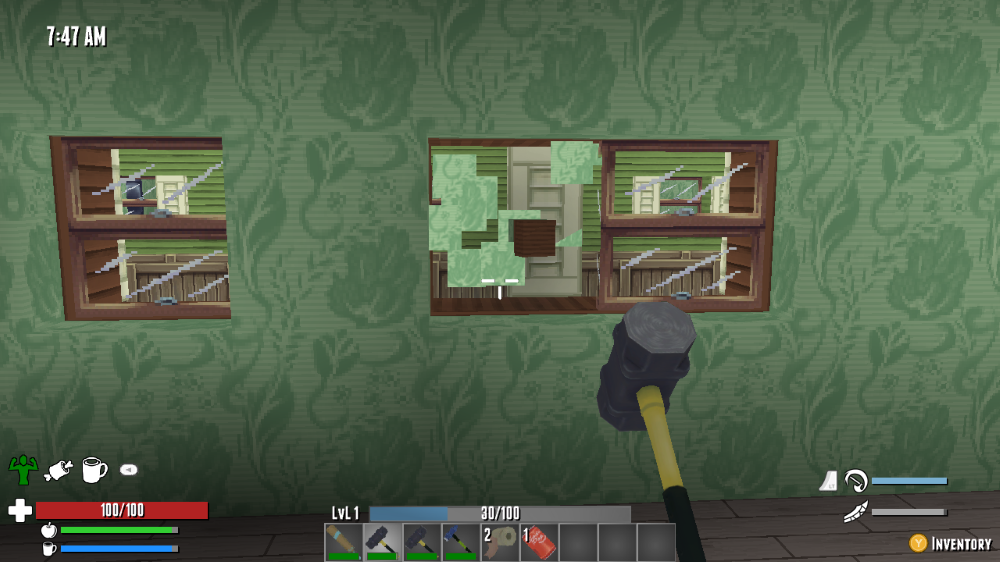Inspect the meat drumstick status icon
The width and height of the screenshot is (1000, 562).
pyautogui.click(x=59, y=468)
